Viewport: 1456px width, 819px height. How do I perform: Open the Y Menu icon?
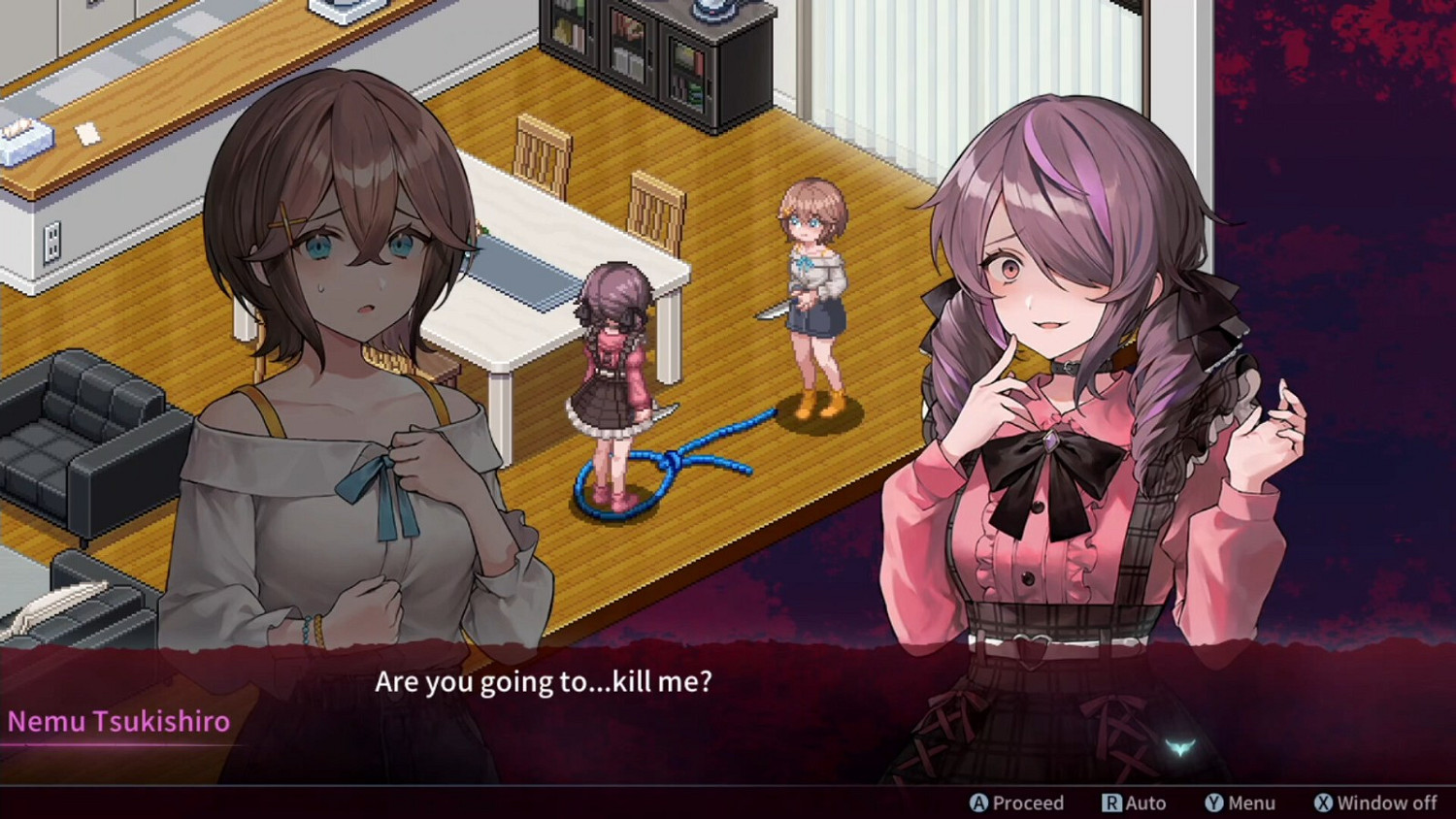(x=1211, y=803)
